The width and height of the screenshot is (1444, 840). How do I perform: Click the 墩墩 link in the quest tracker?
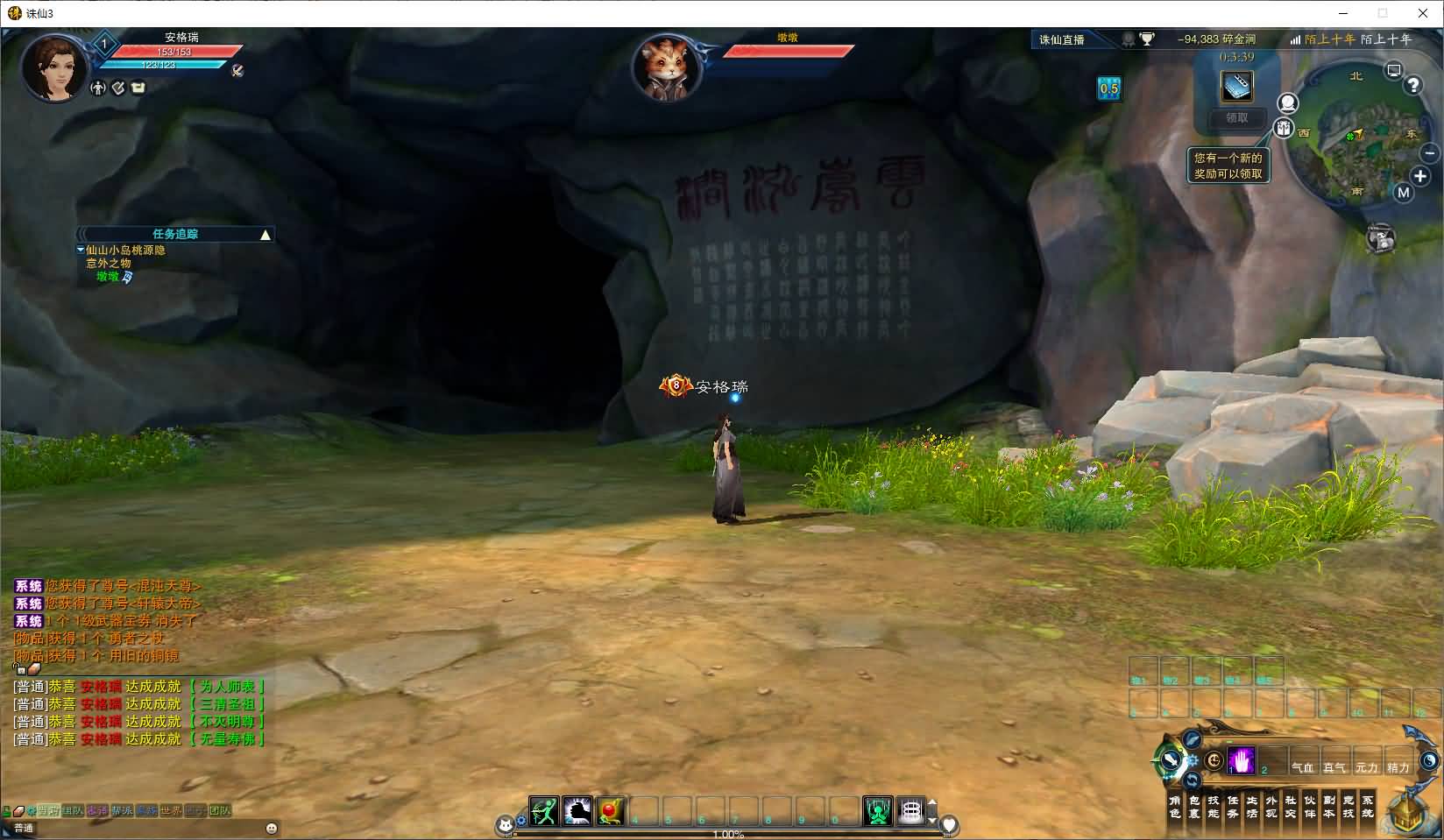109,277
